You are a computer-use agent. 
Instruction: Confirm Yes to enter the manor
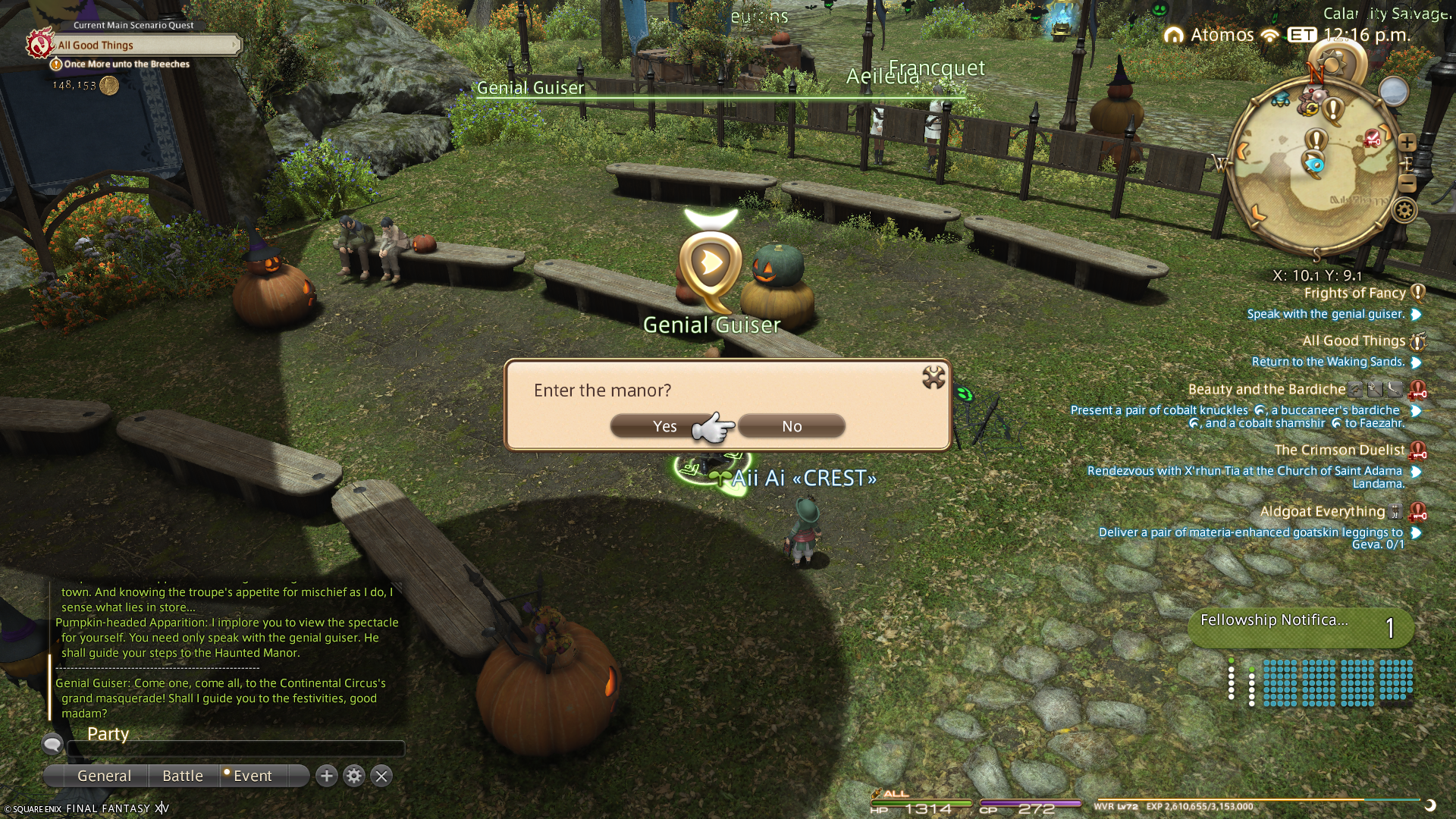click(x=664, y=426)
